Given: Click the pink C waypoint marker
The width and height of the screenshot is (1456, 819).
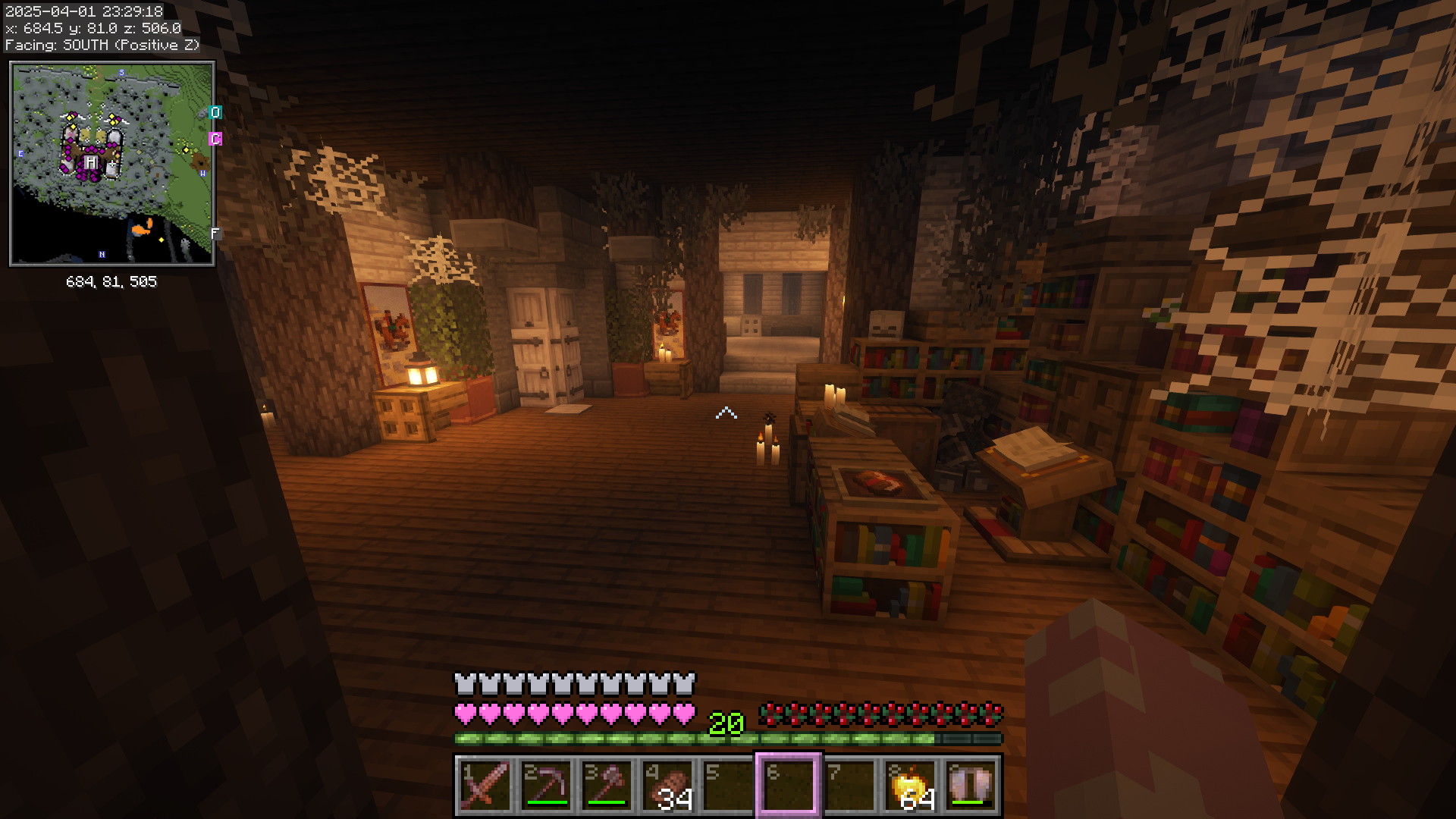Looking at the screenshot, I should click(215, 139).
